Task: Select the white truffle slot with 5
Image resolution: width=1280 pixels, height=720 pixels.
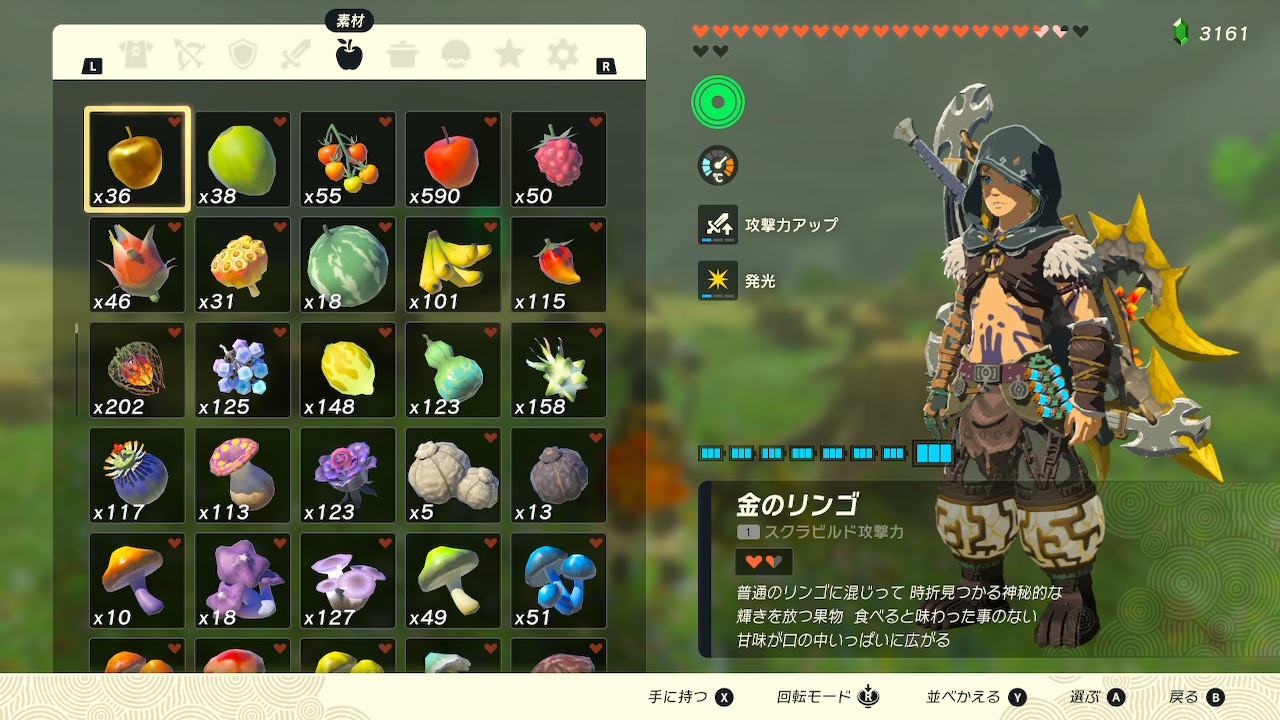Action: [453, 475]
